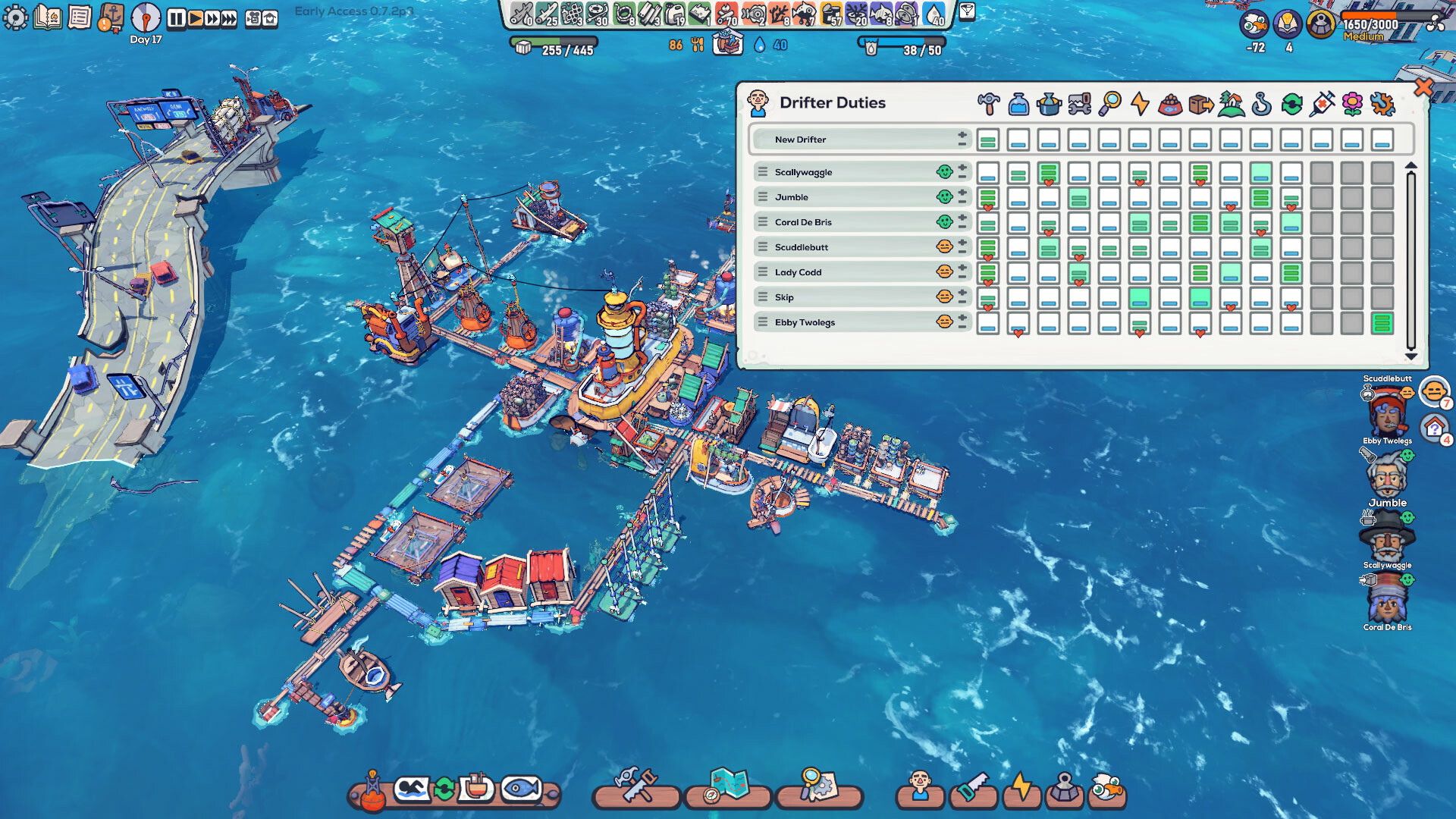
Task: Click the reorder handle beside Scallywaggle
Action: click(x=761, y=172)
